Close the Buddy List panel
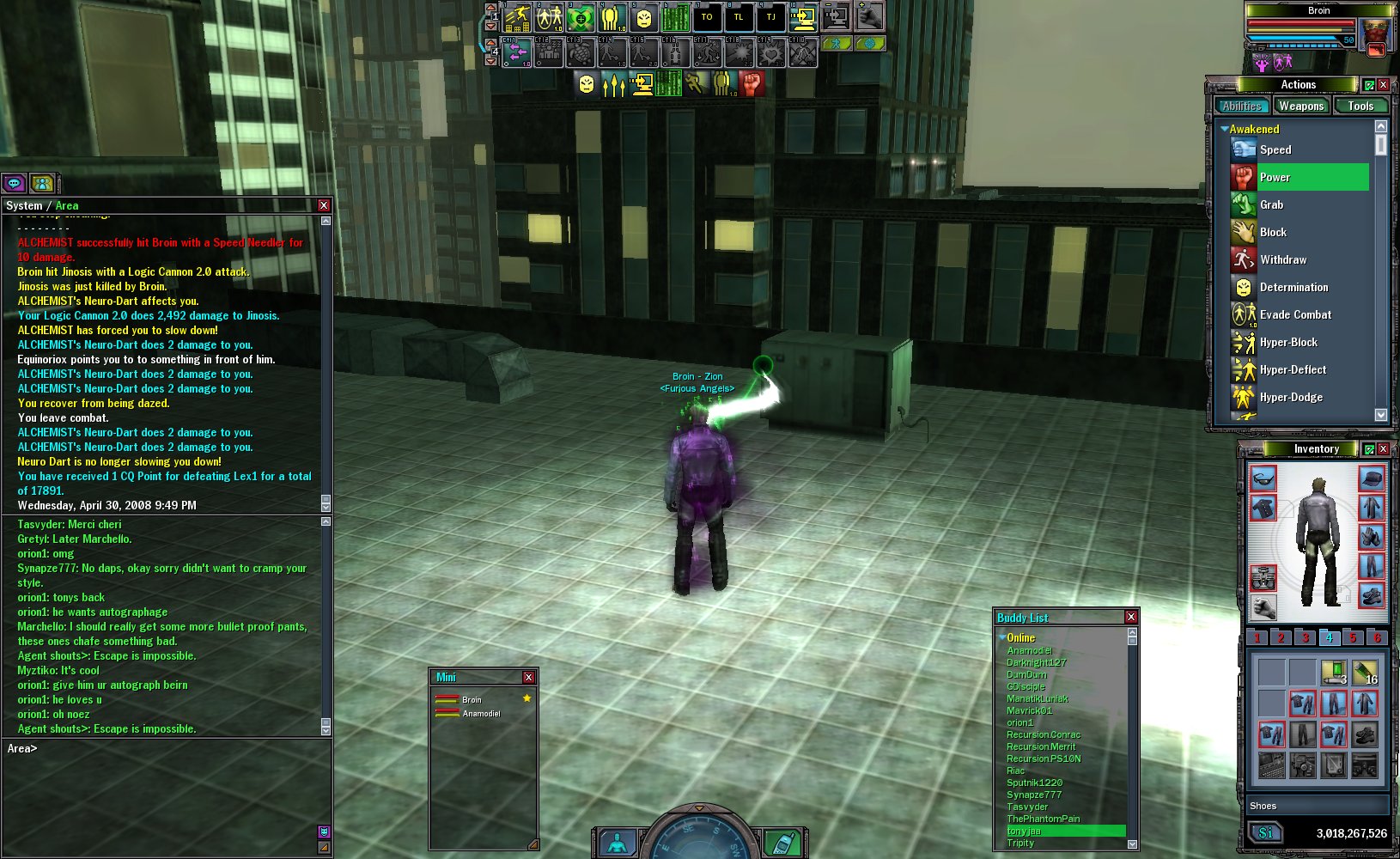Viewport: 1400px width, 859px height. 1131,617
